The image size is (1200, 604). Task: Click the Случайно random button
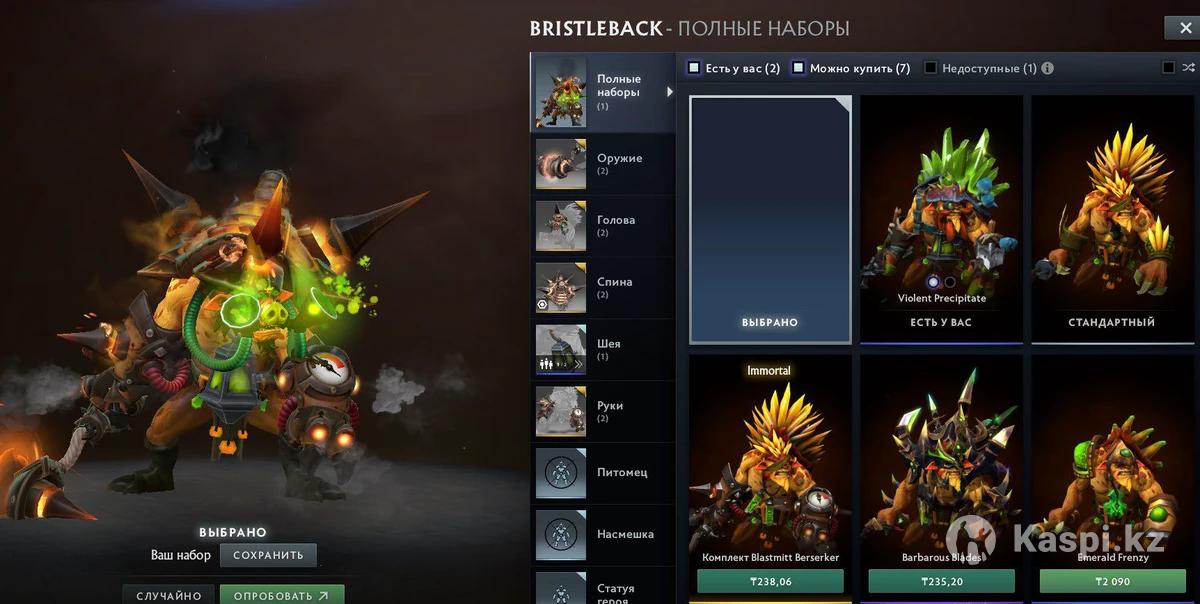(x=169, y=595)
